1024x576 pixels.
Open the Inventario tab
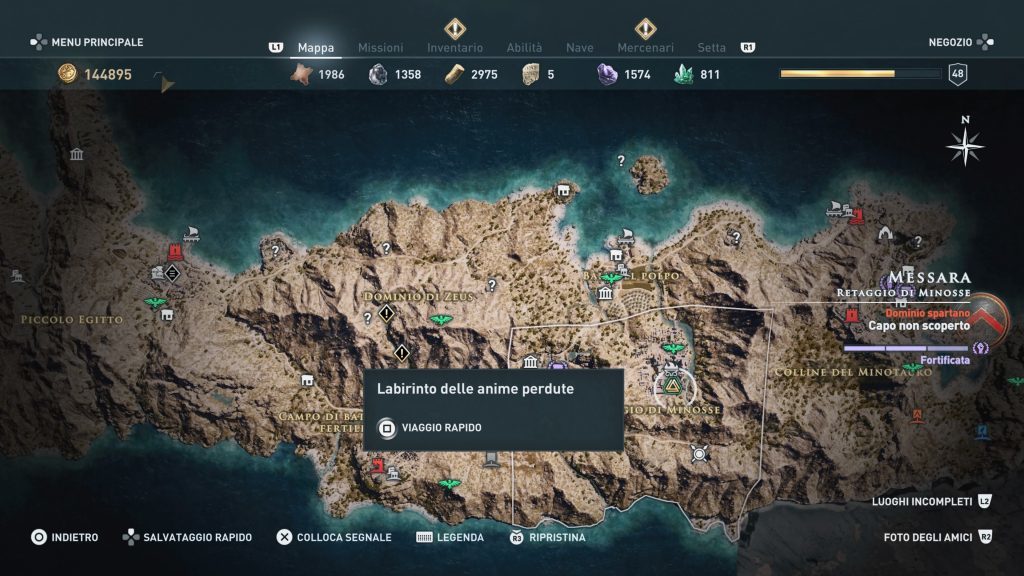[455, 47]
